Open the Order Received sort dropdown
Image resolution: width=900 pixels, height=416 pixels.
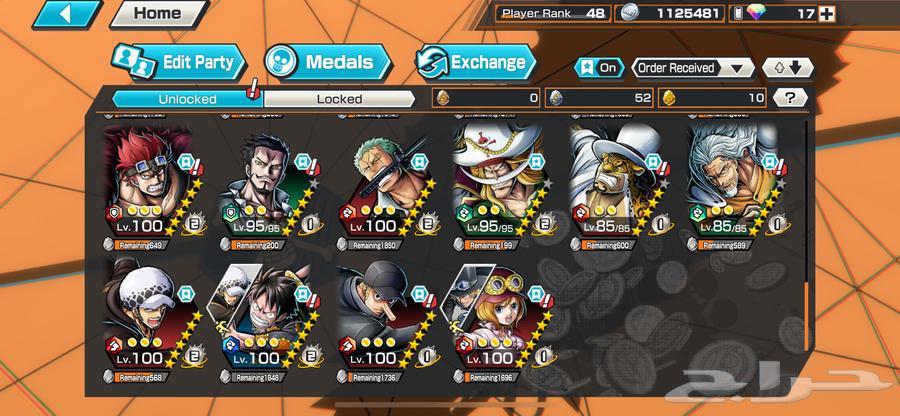(x=692, y=68)
